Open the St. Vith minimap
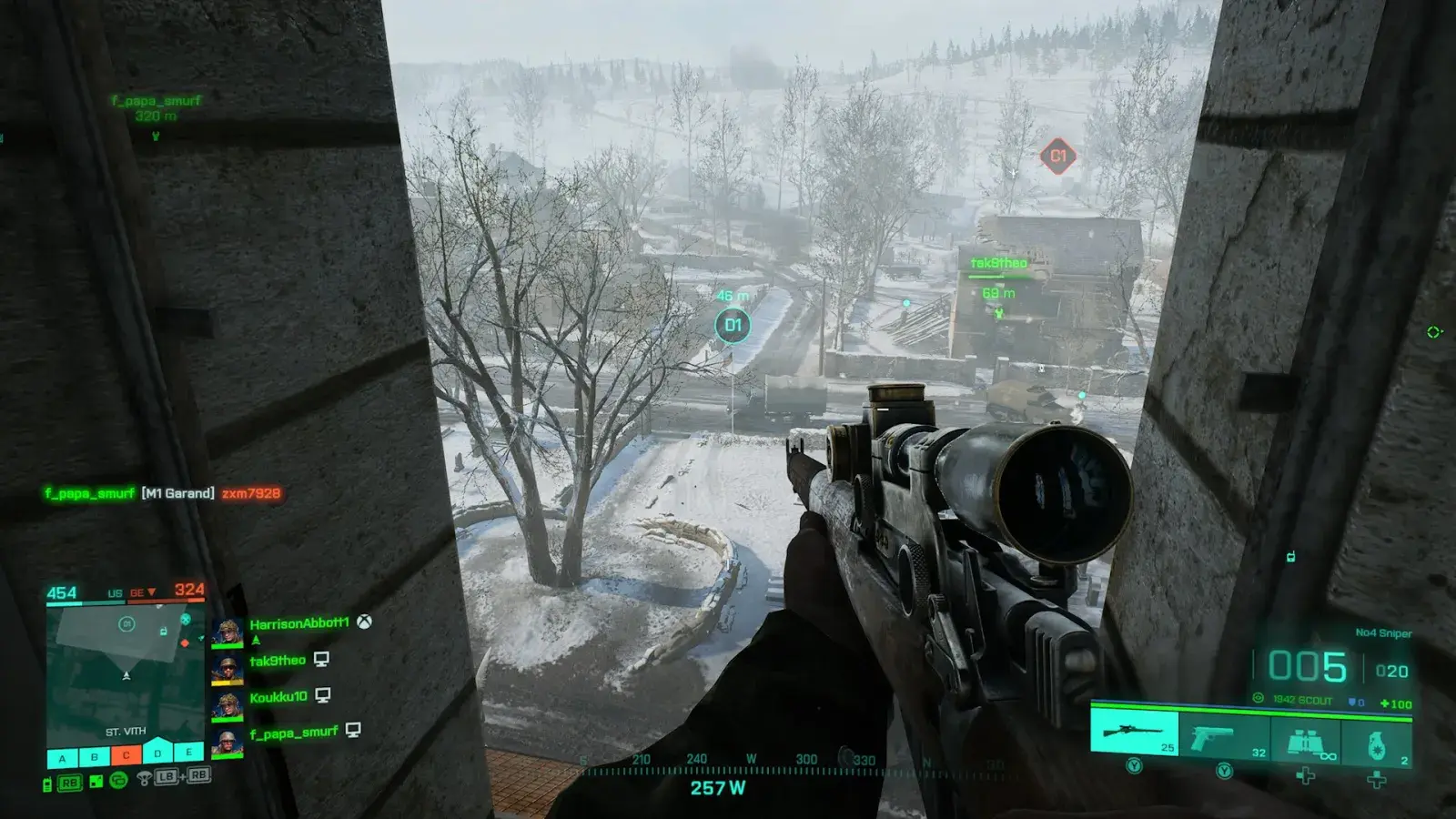Screen dimensions: 1456x819 click(x=126, y=673)
